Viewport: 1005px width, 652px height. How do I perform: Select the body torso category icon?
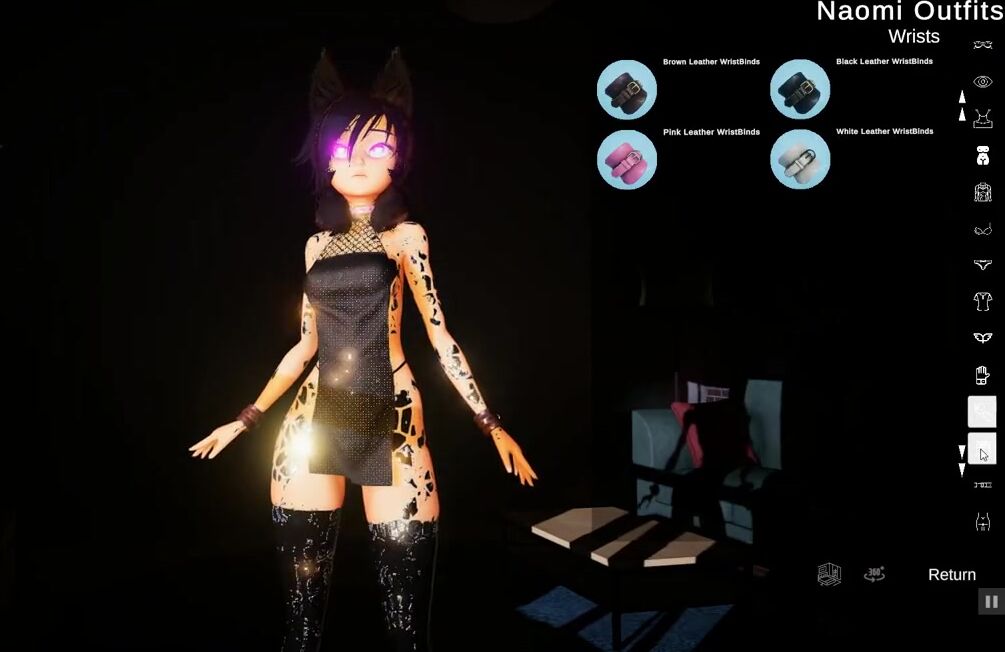[982, 156]
